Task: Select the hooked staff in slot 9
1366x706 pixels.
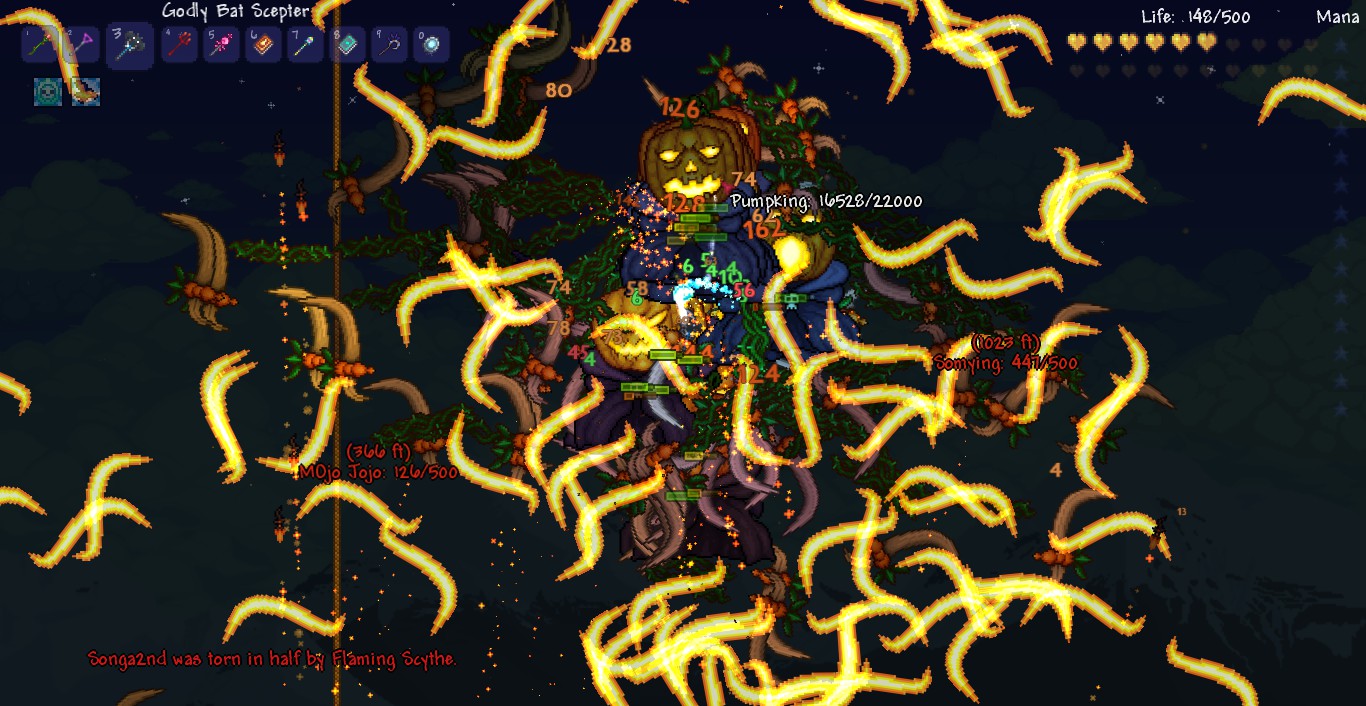Action: [389, 45]
